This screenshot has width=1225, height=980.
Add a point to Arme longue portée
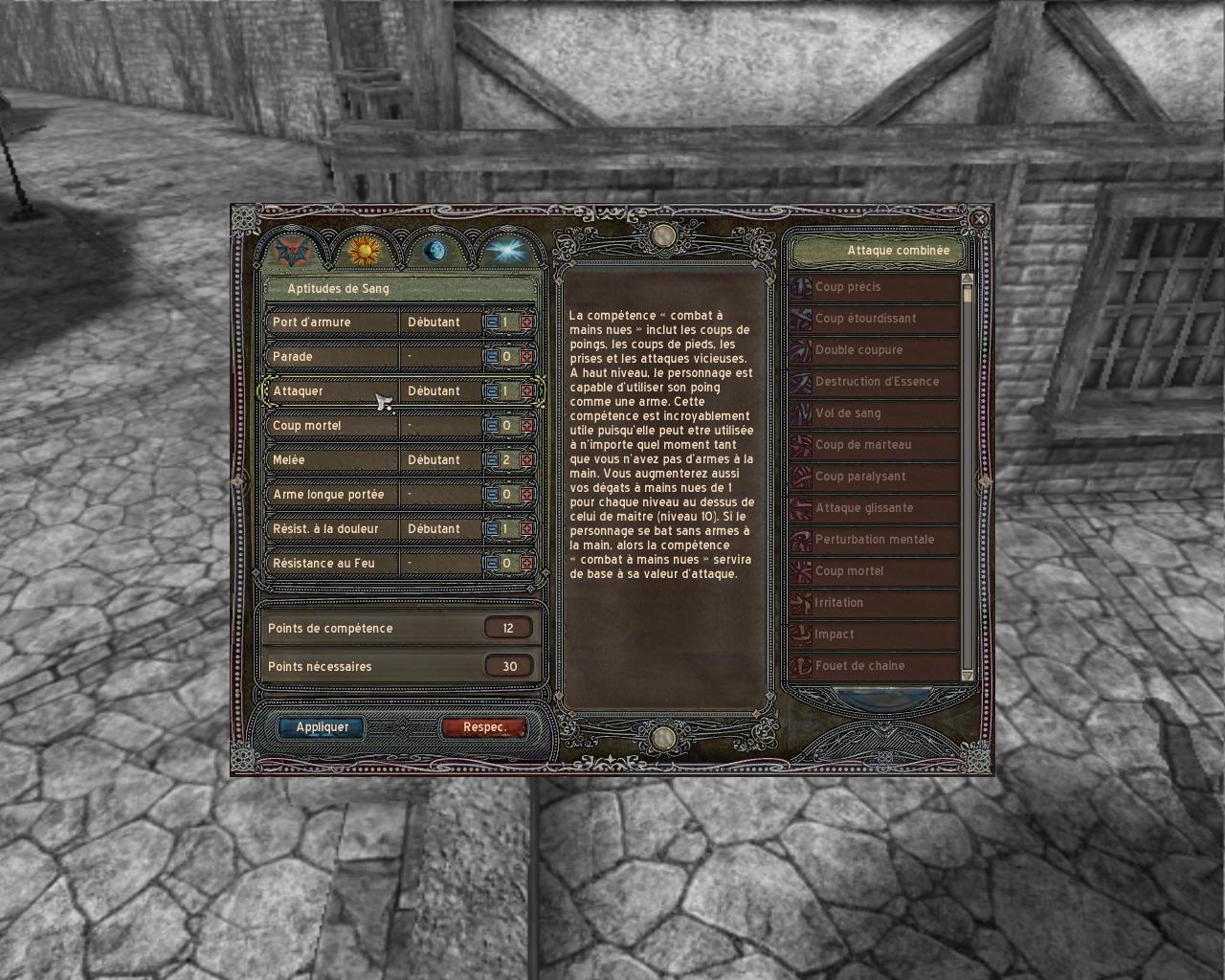(526, 495)
